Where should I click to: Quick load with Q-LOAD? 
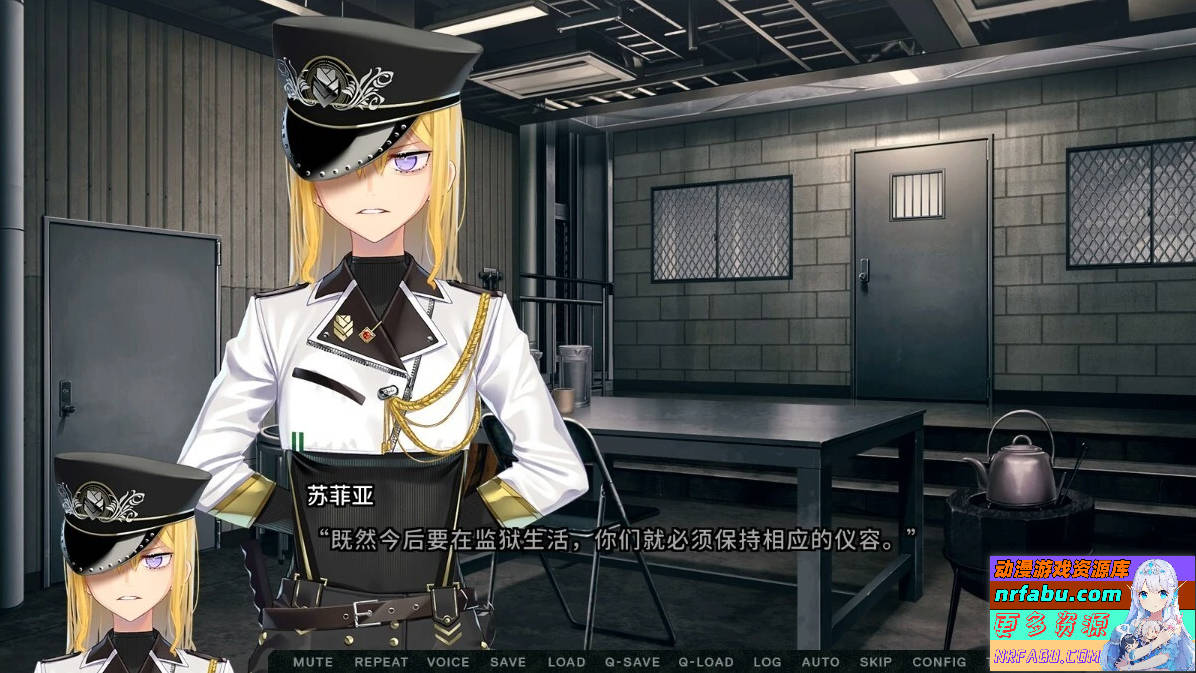(x=706, y=662)
